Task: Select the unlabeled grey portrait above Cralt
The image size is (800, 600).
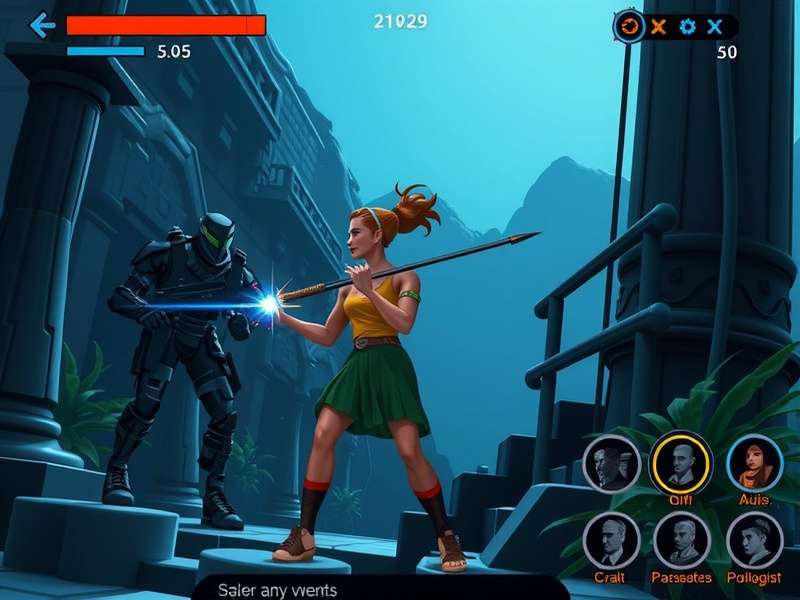Action: (611, 463)
